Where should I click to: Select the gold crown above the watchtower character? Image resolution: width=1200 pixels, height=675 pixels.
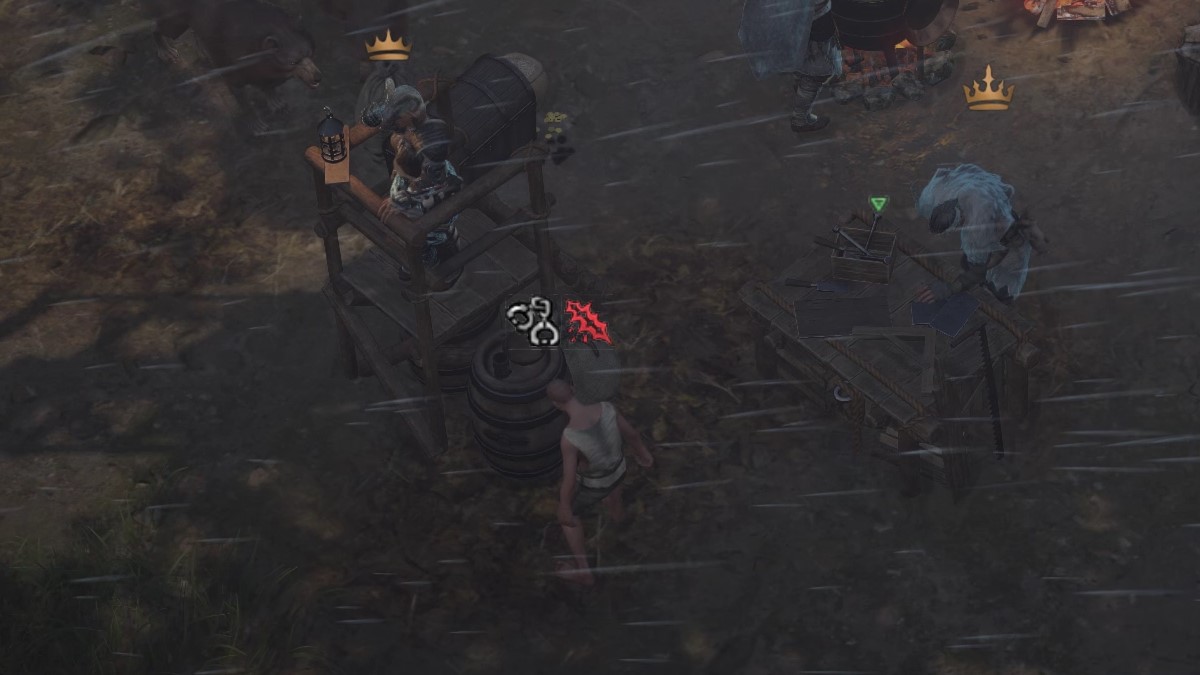pyautogui.click(x=388, y=46)
